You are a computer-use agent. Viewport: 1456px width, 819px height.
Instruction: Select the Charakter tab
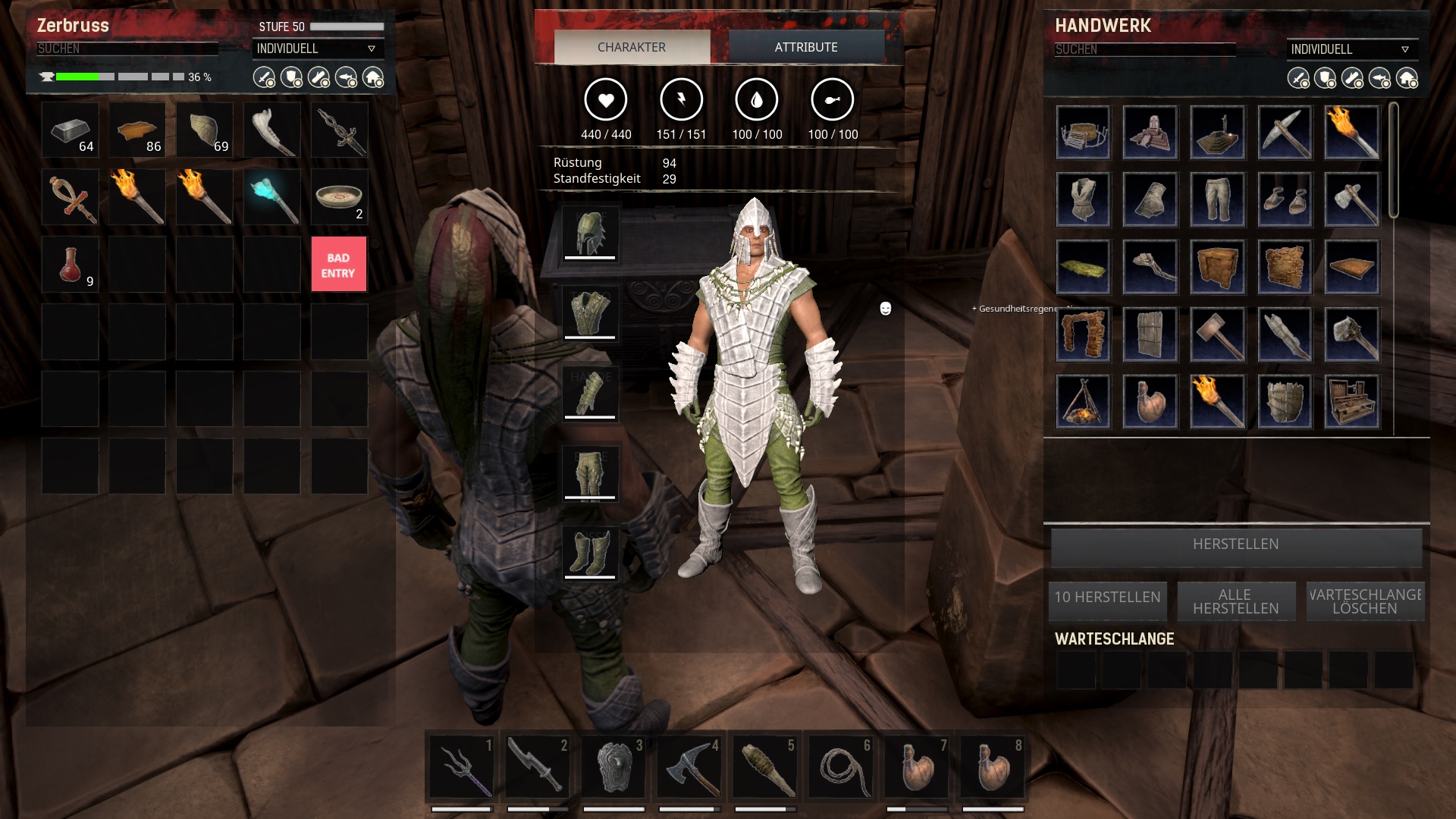click(x=632, y=47)
